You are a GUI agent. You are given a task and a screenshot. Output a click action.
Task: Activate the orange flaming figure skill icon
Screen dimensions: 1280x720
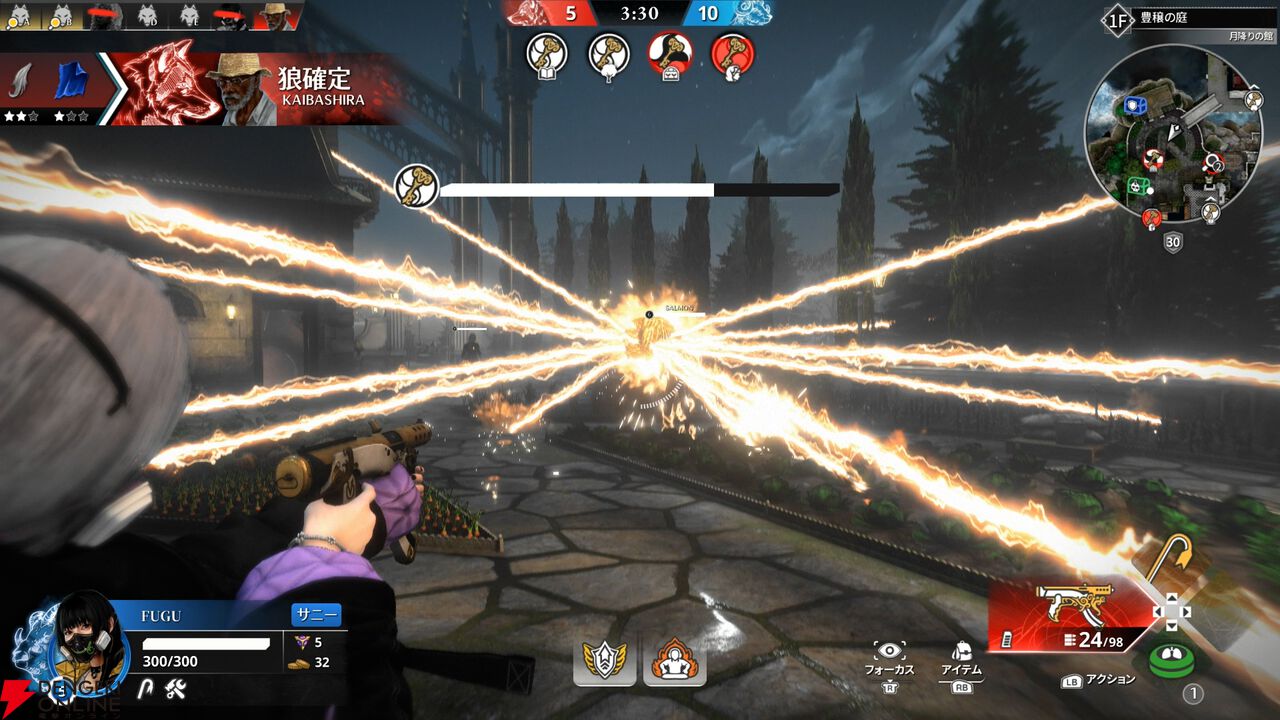point(675,659)
